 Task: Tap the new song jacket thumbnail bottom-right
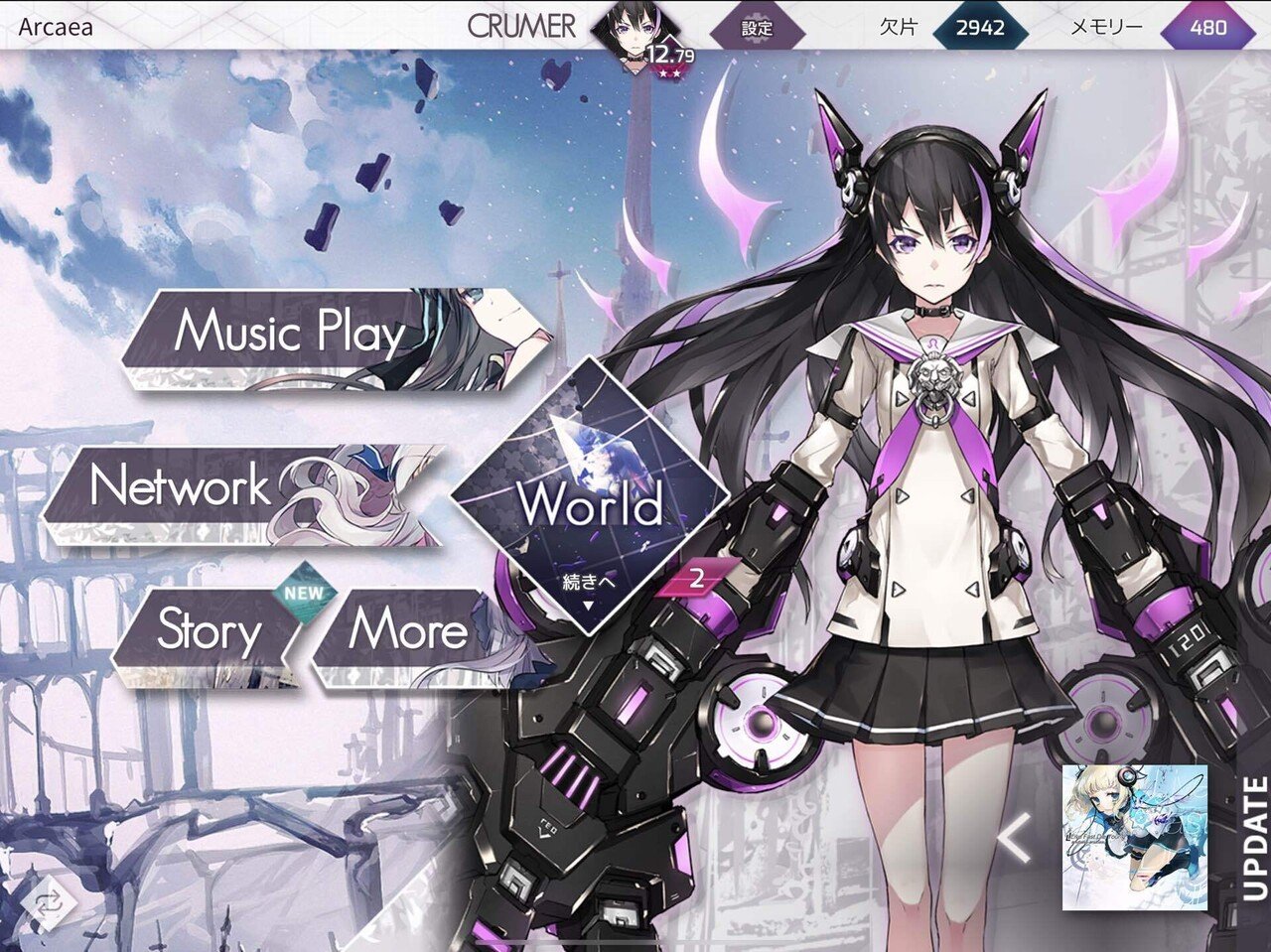(1134, 840)
